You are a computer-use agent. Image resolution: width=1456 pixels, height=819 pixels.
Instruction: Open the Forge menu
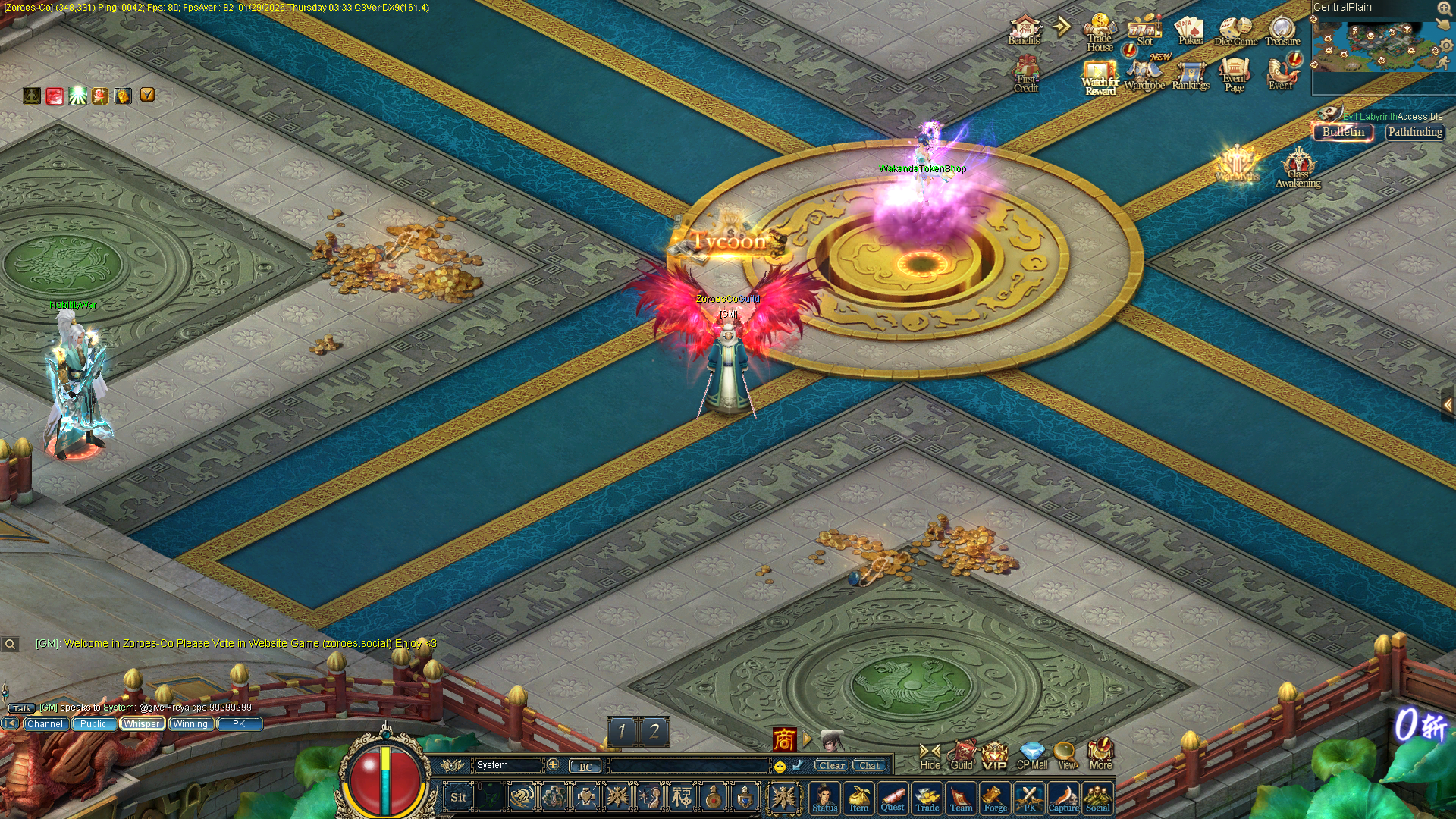[x=995, y=799]
